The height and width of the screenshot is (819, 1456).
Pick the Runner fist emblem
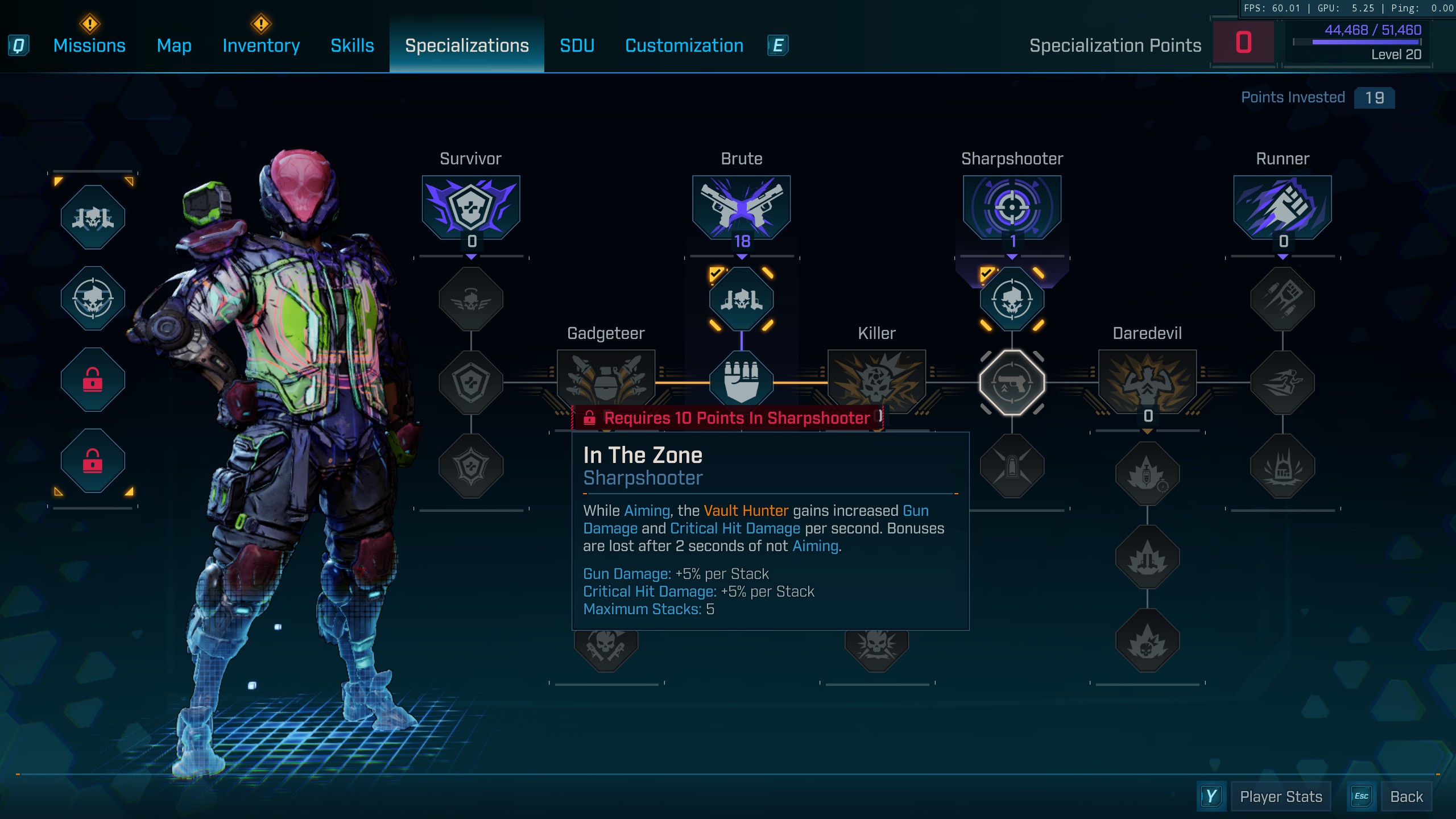[1283, 207]
